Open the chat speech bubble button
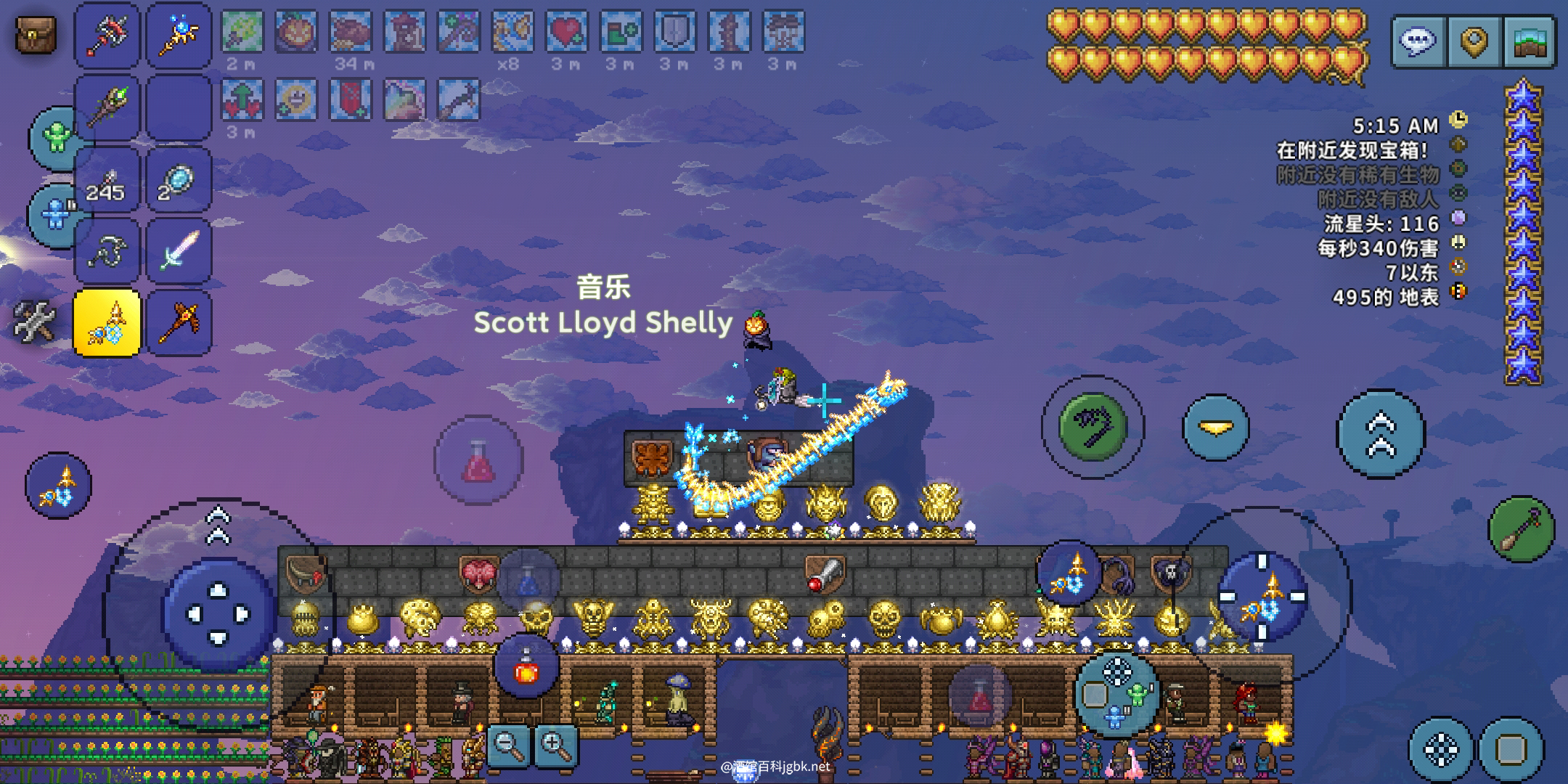 (x=1418, y=42)
